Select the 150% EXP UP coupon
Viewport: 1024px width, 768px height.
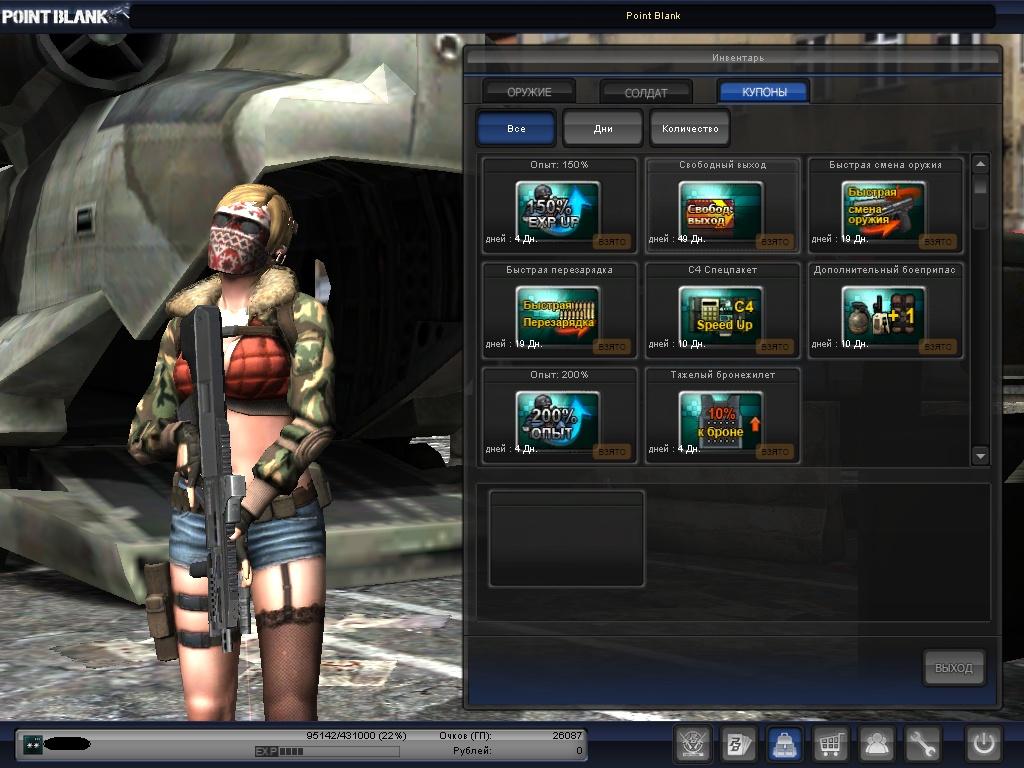(x=558, y=208)
